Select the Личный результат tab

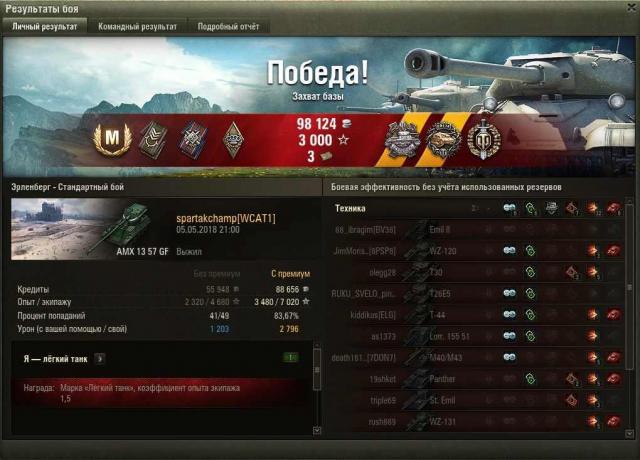[x=44, y=27]
